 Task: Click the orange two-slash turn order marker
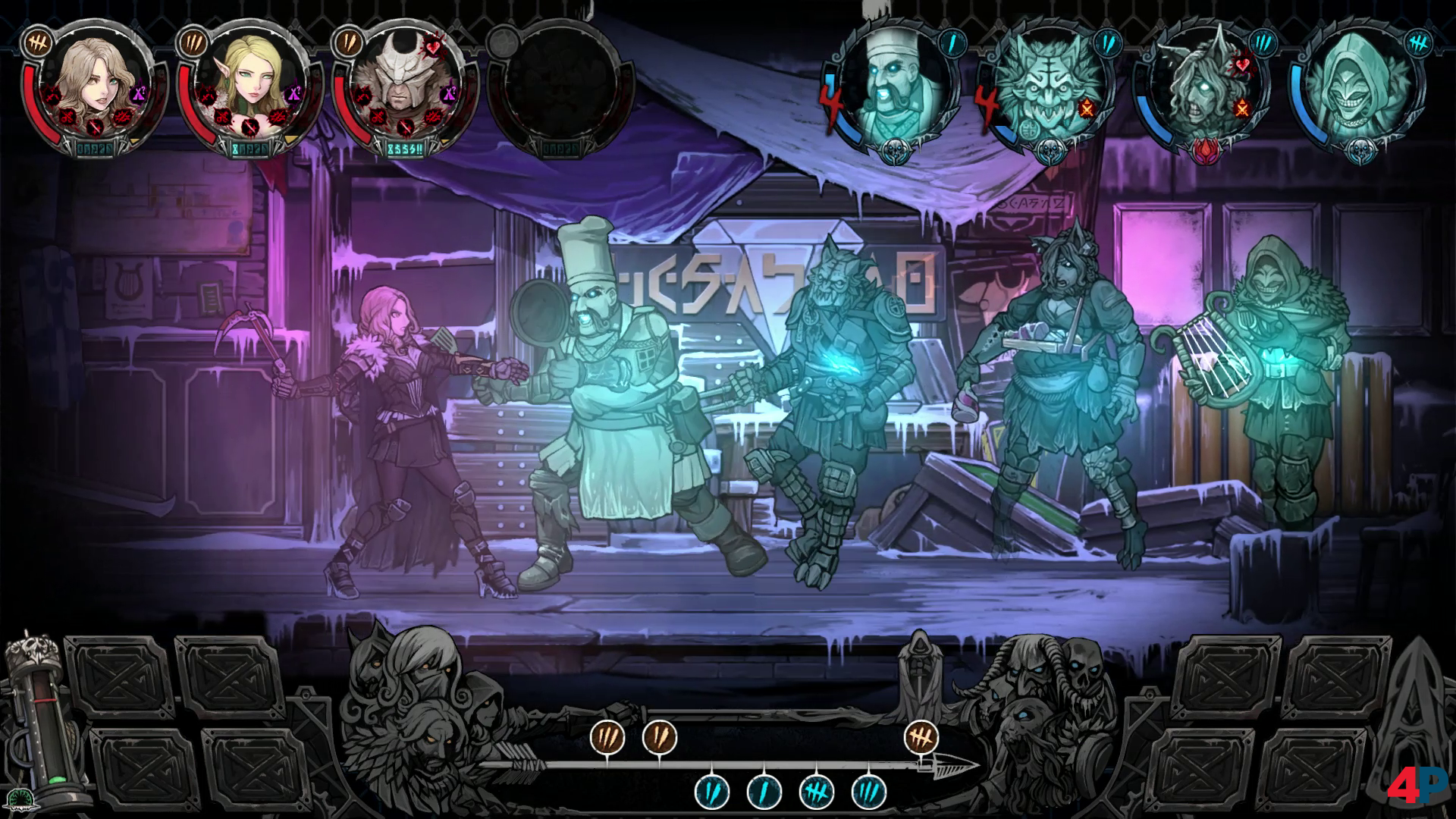[659, 736]
